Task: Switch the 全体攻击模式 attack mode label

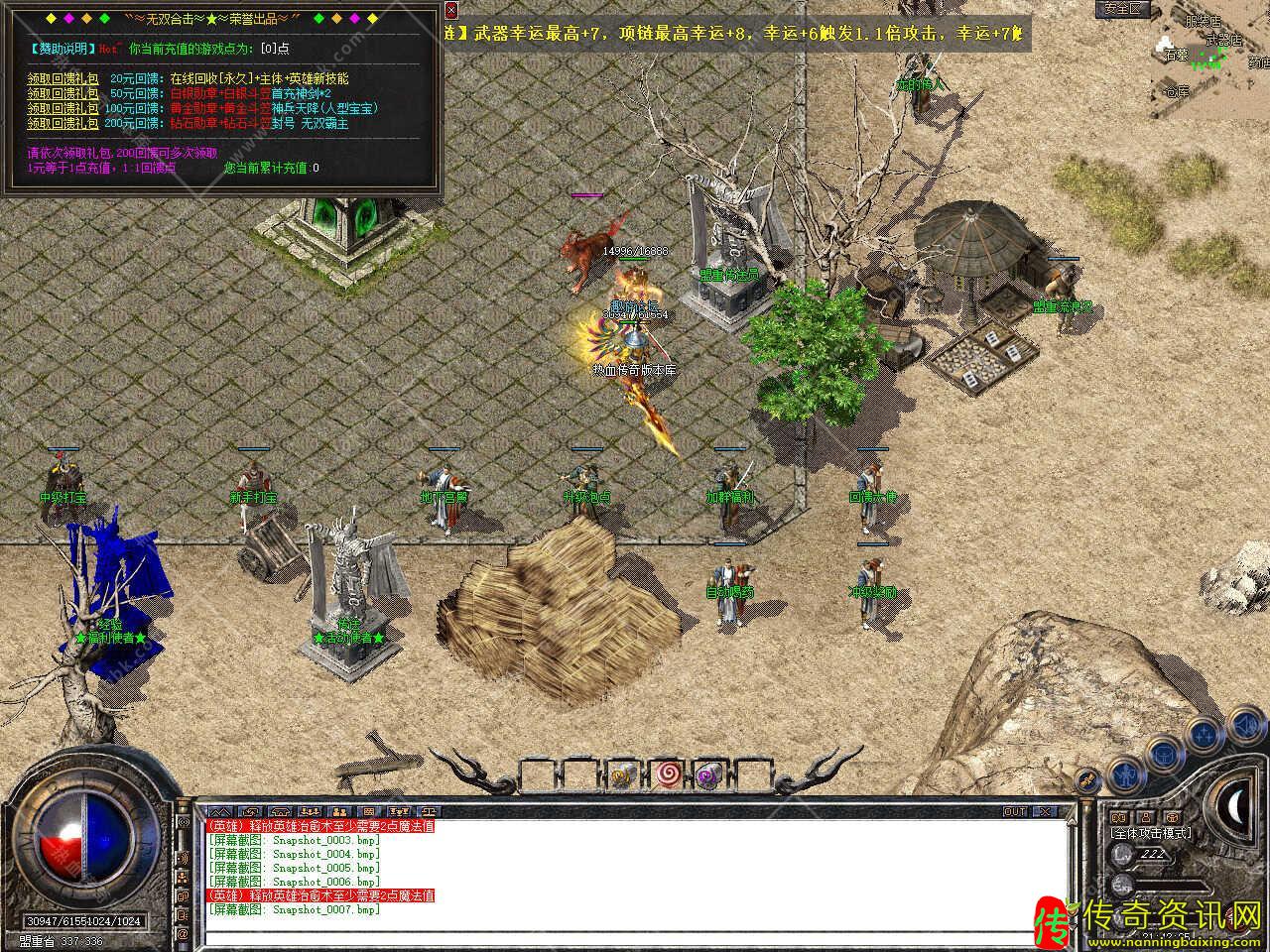Action: pos(1151,833)
